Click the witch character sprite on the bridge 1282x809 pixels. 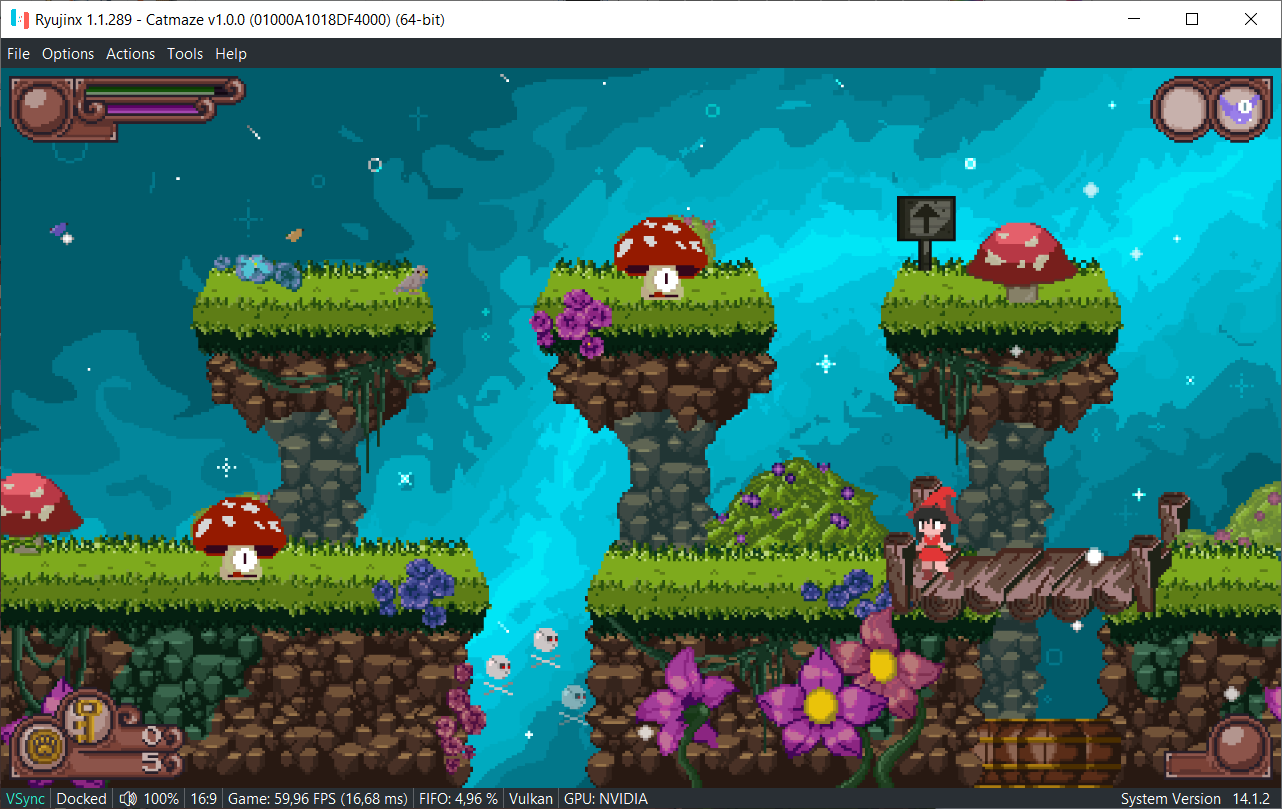pos(931,534)
